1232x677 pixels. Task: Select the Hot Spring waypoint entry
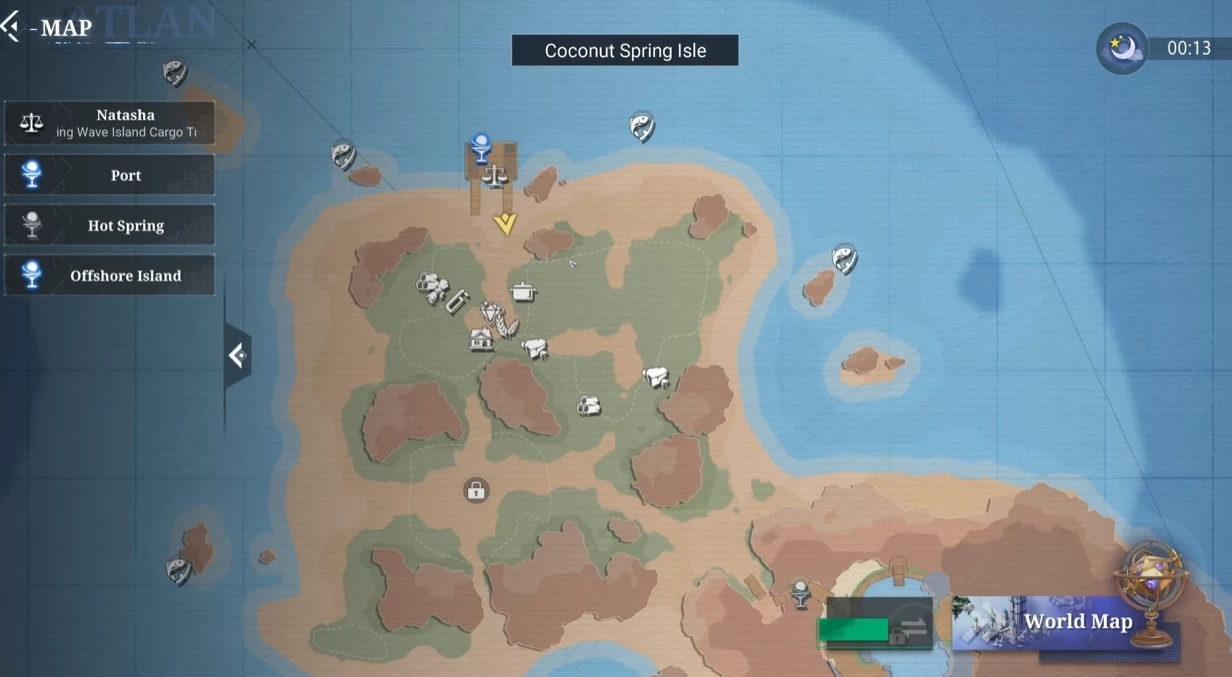click(x=109, y=225)
